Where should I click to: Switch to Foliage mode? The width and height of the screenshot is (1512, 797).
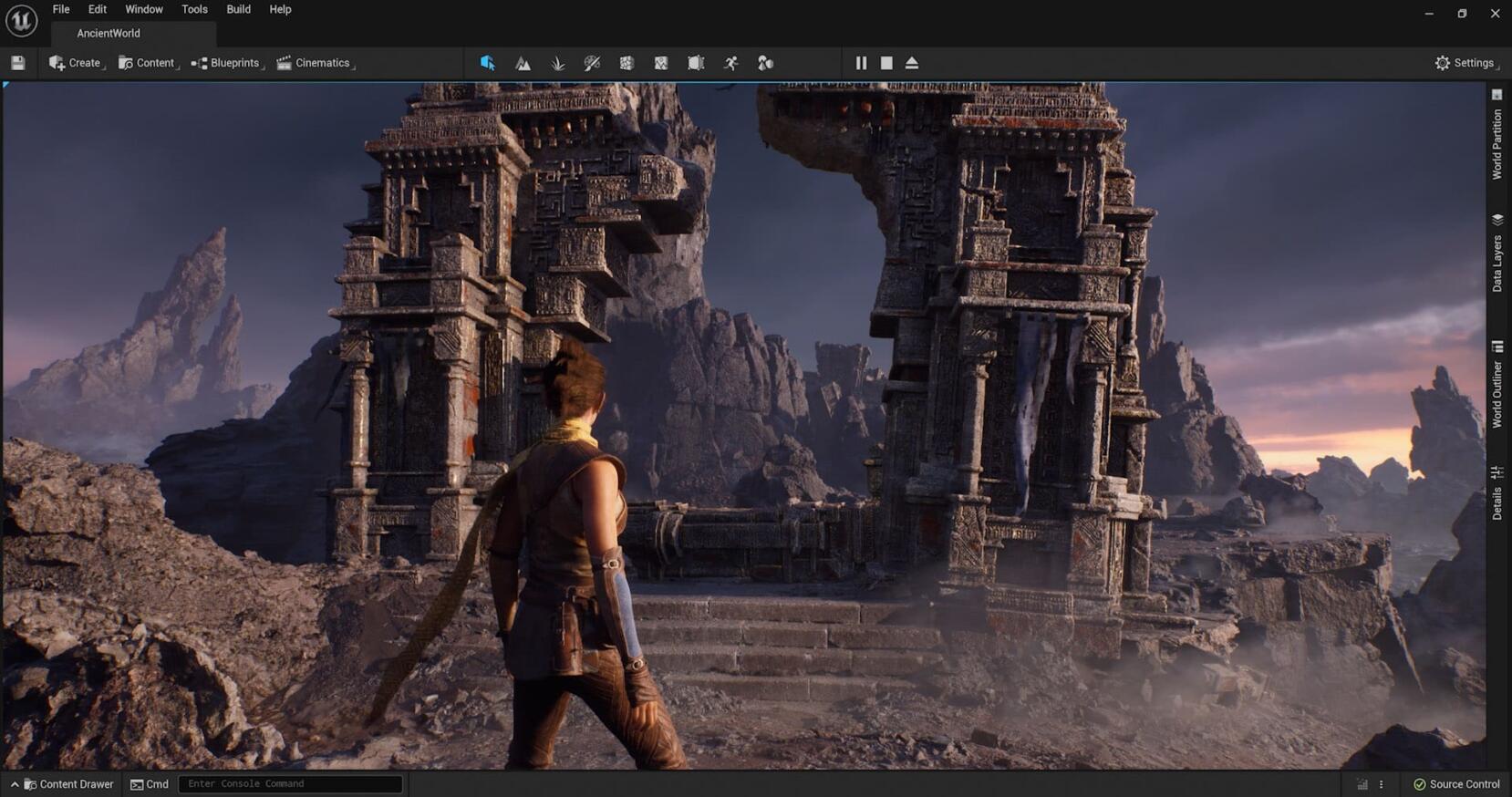tap(557, 63)
